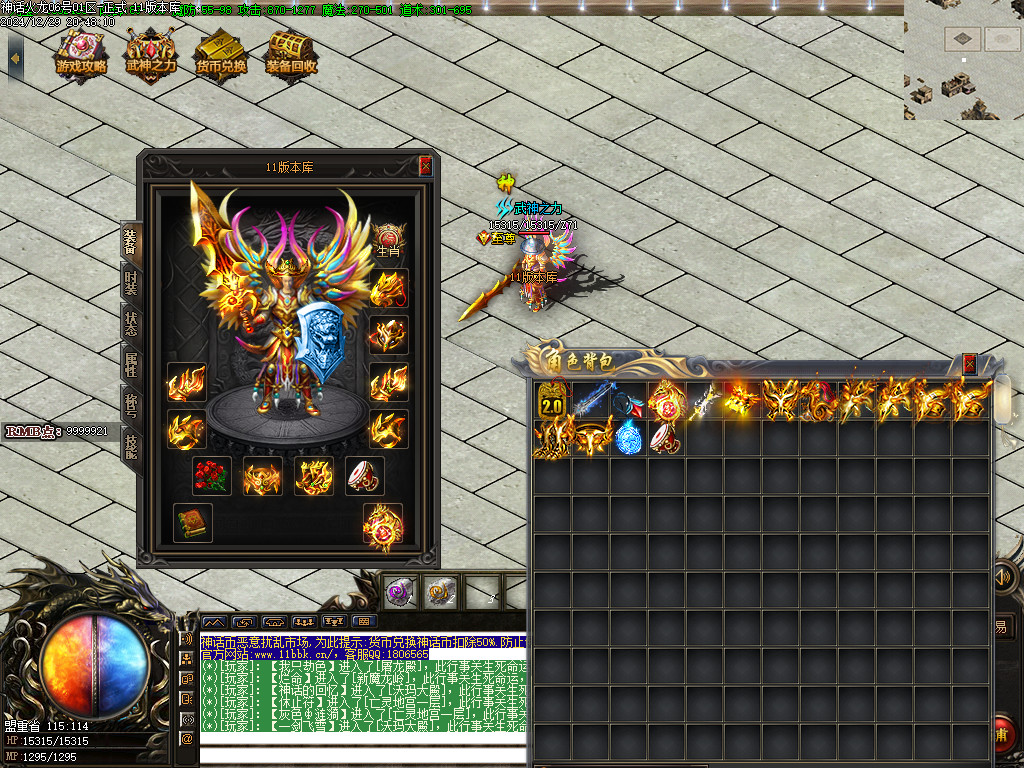
Task: Select the 2.0 gold token in backpack
Action: [x=551, y=400]
